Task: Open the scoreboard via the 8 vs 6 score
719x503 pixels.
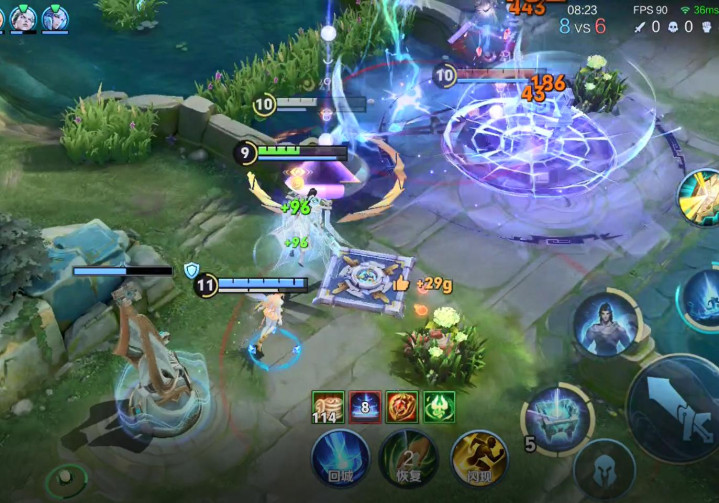Action: pyautogui.click(x=582, y=26)
